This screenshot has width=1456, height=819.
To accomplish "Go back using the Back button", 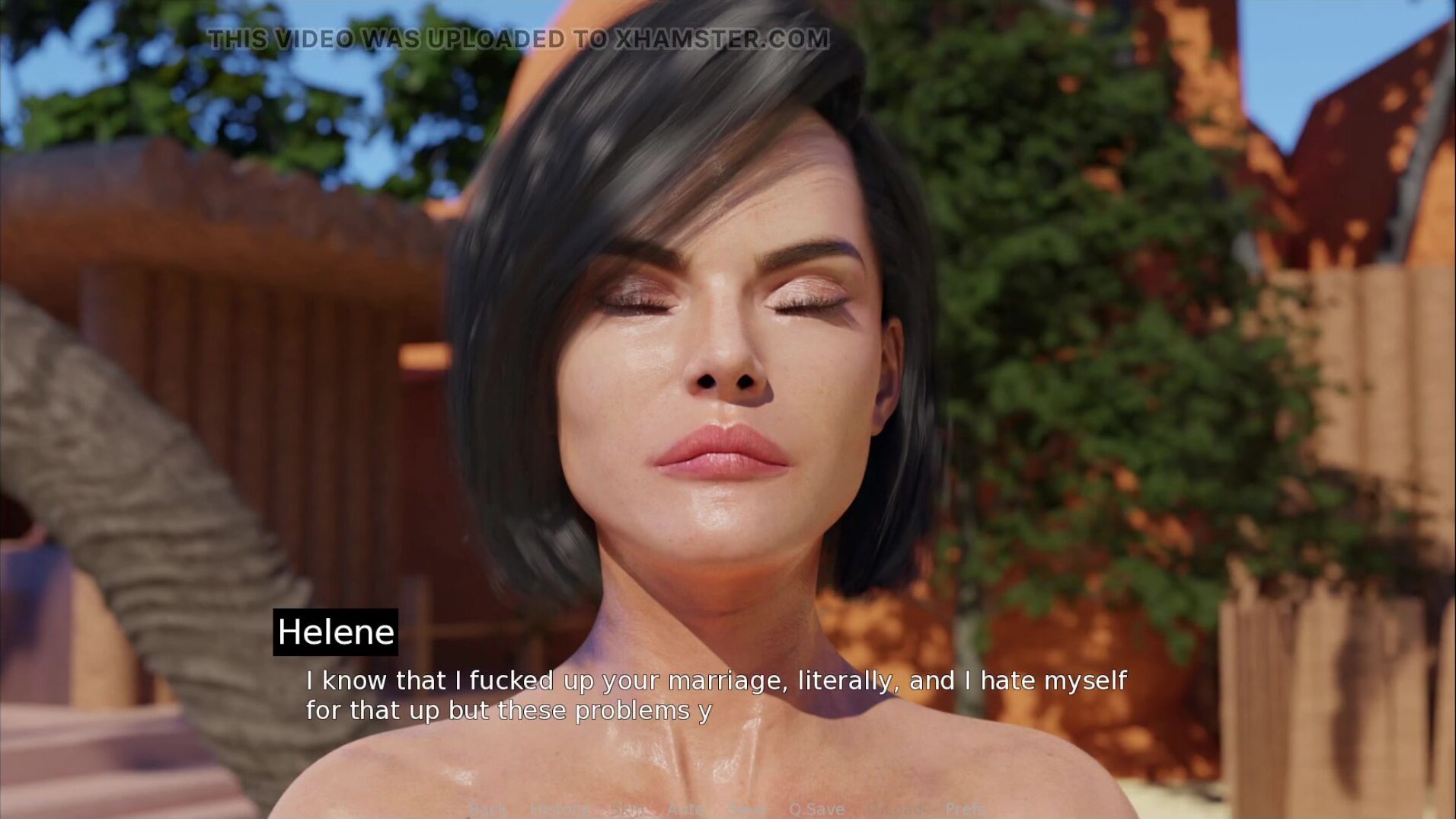I will 487,809.
